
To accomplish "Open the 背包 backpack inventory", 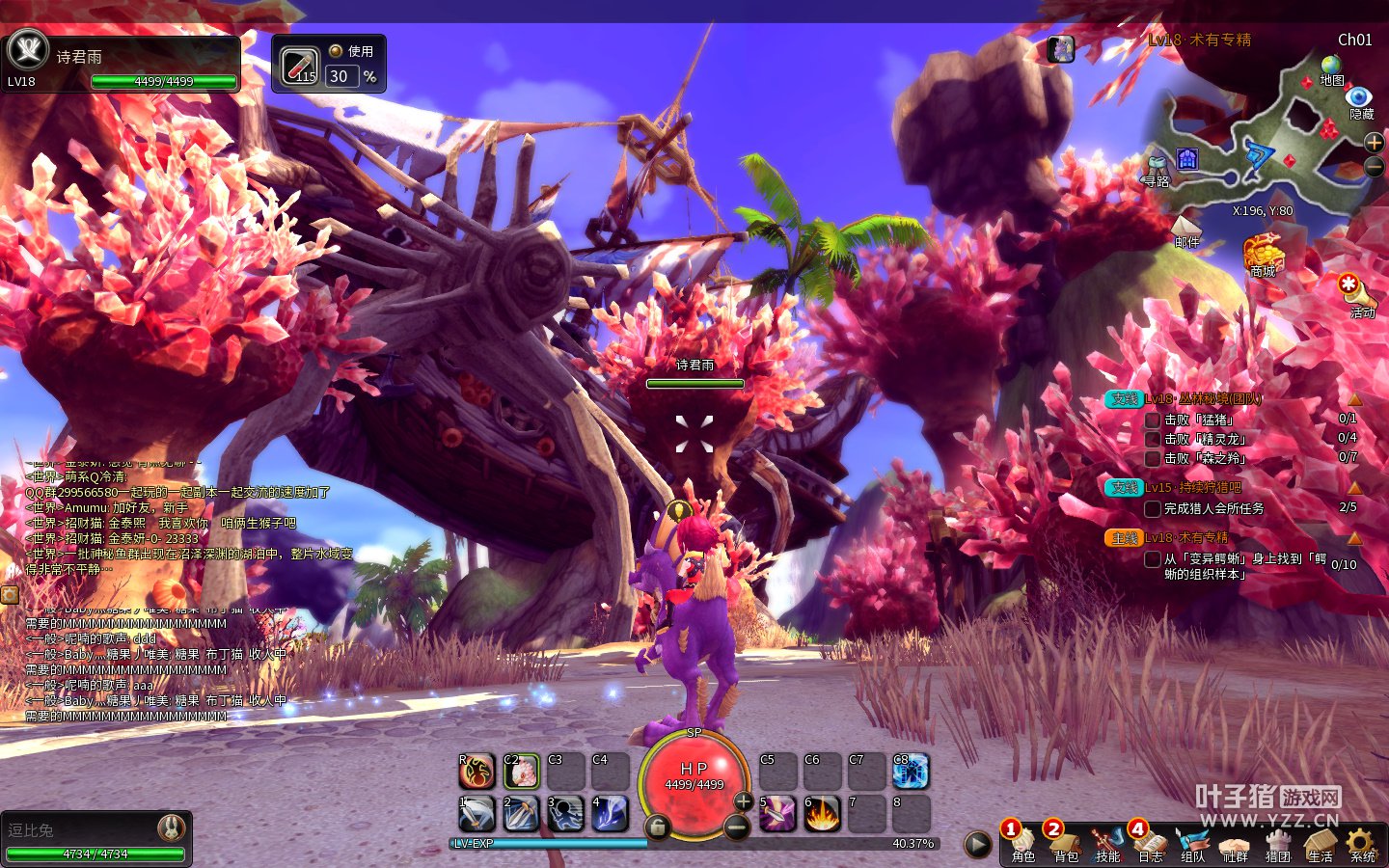I will 1065,842.
